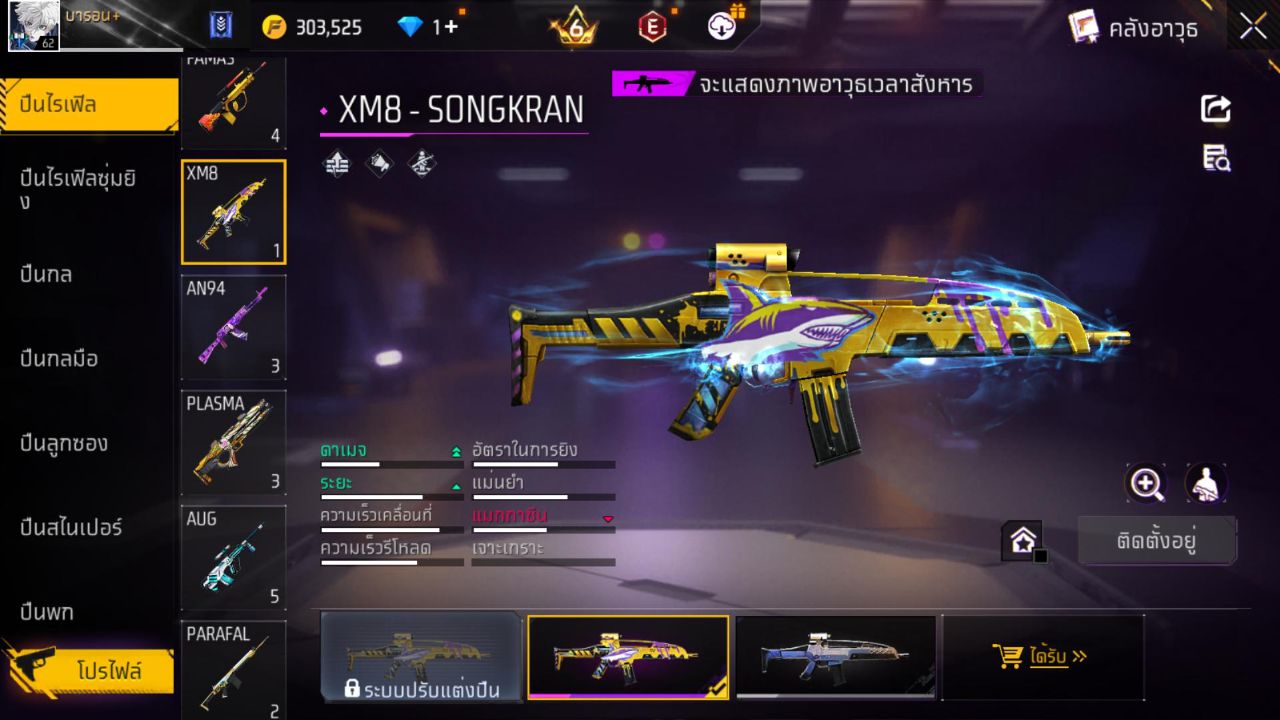Open the share icon top right
The image size is (1280, 720).
click(1215, 108)
